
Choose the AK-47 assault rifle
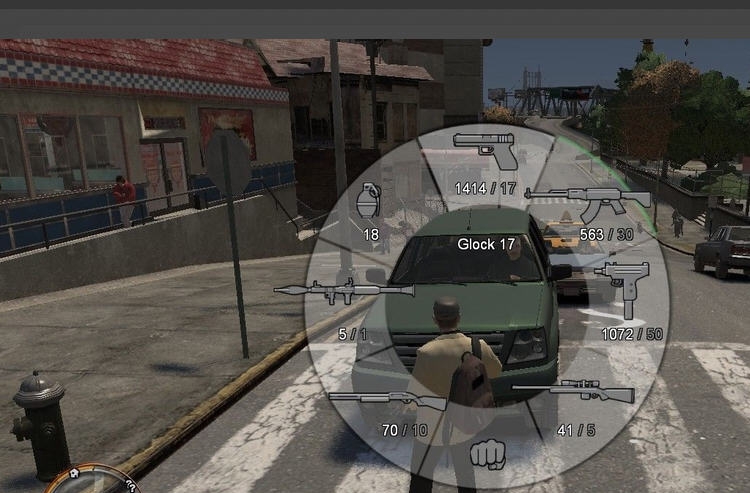[588, 203]
